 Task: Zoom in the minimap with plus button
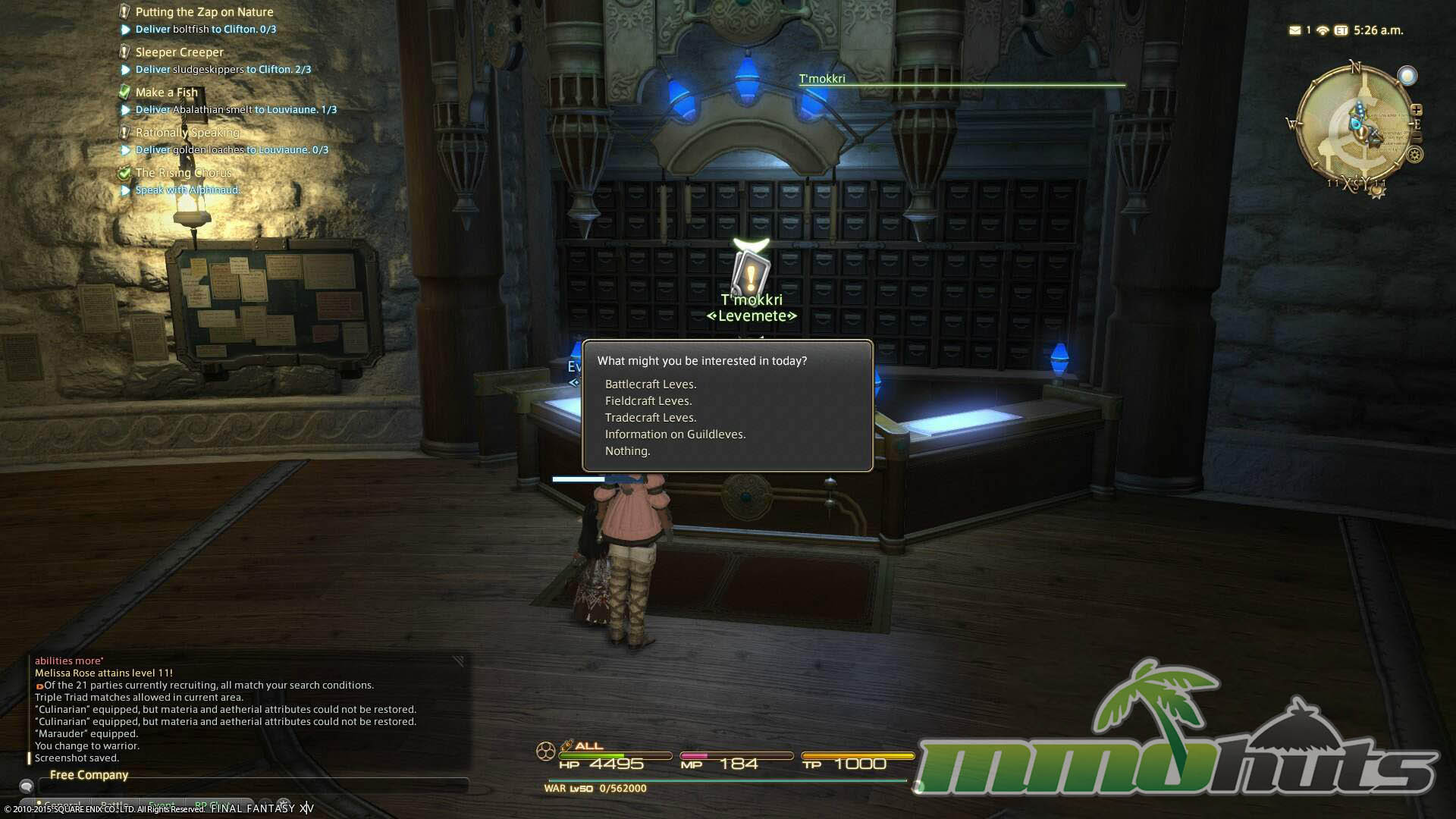pos(1416,110)
